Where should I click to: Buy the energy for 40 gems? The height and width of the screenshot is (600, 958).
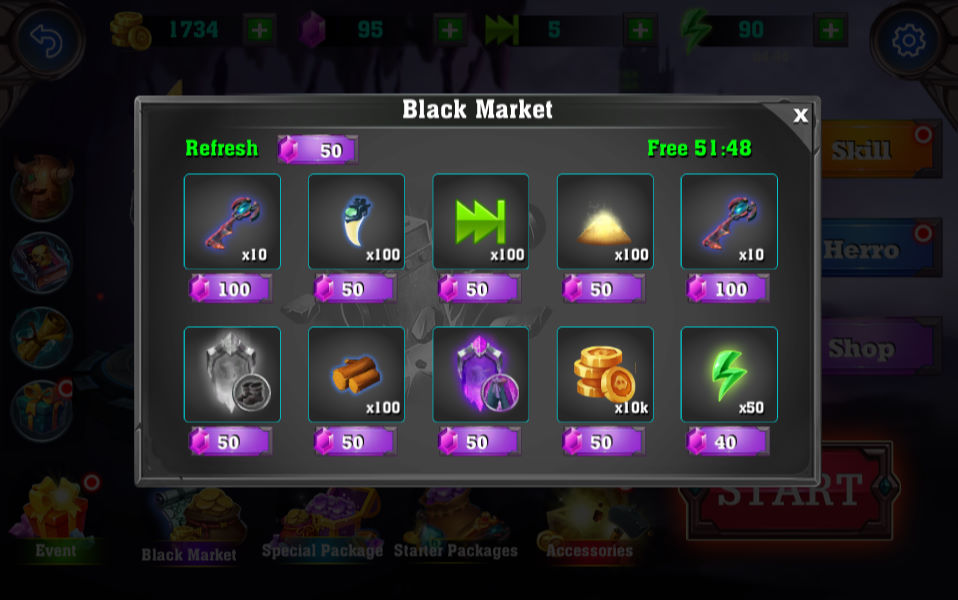coord(728,441)
